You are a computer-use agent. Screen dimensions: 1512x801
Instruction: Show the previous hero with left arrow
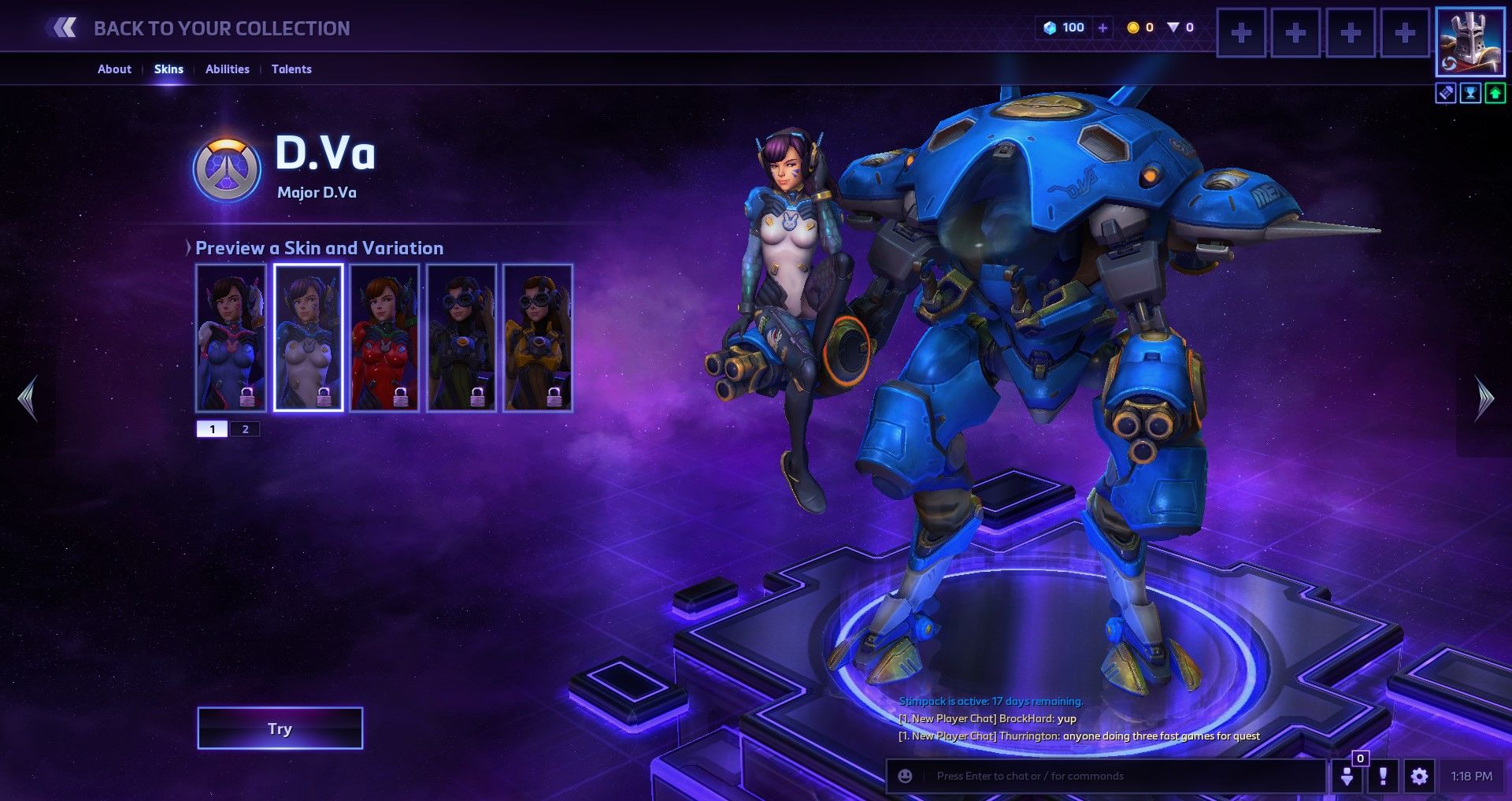(28, 399)
